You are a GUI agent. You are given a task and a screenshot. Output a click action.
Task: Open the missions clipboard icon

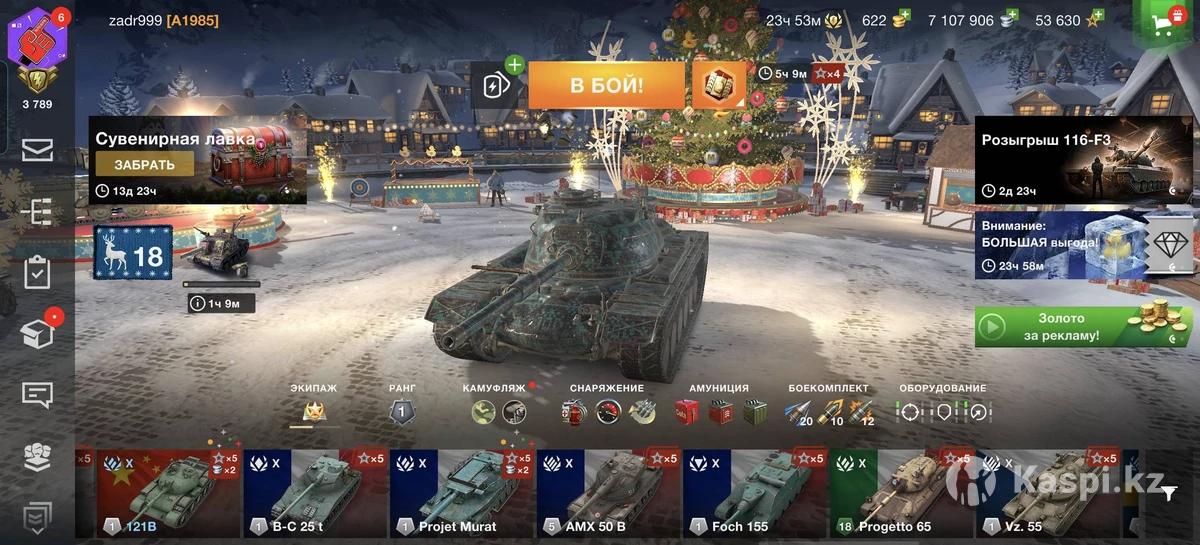point(37,272)
